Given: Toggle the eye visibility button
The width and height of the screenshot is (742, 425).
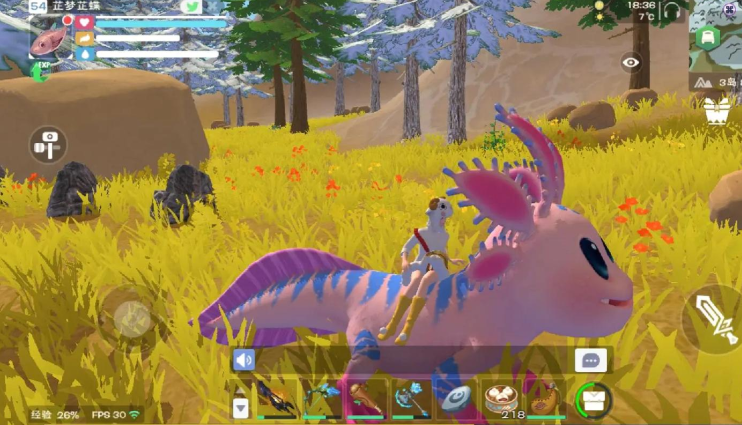Looking at the screenshot, I should click(631, 62).
